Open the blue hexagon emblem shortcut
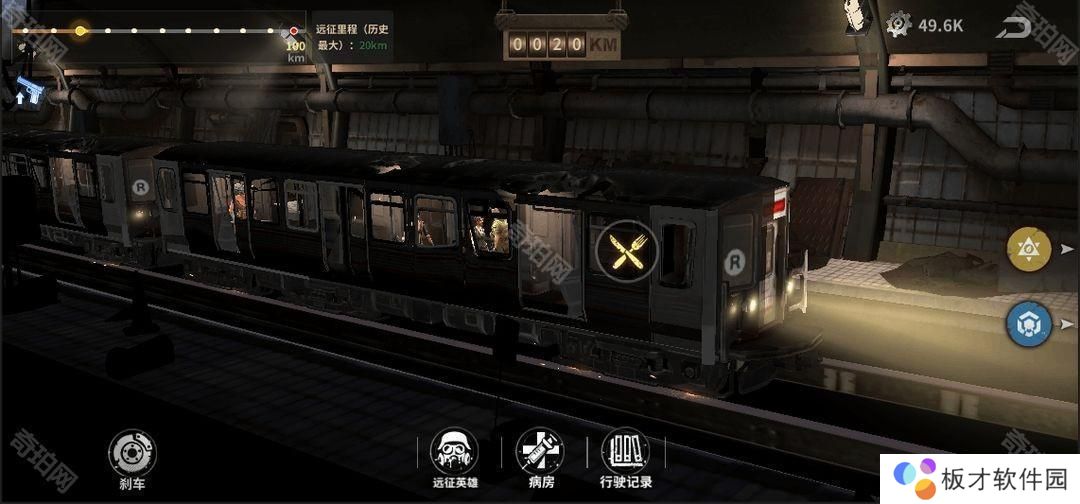This screenshot has height=504, width=1080. (x=1029, y=325)
